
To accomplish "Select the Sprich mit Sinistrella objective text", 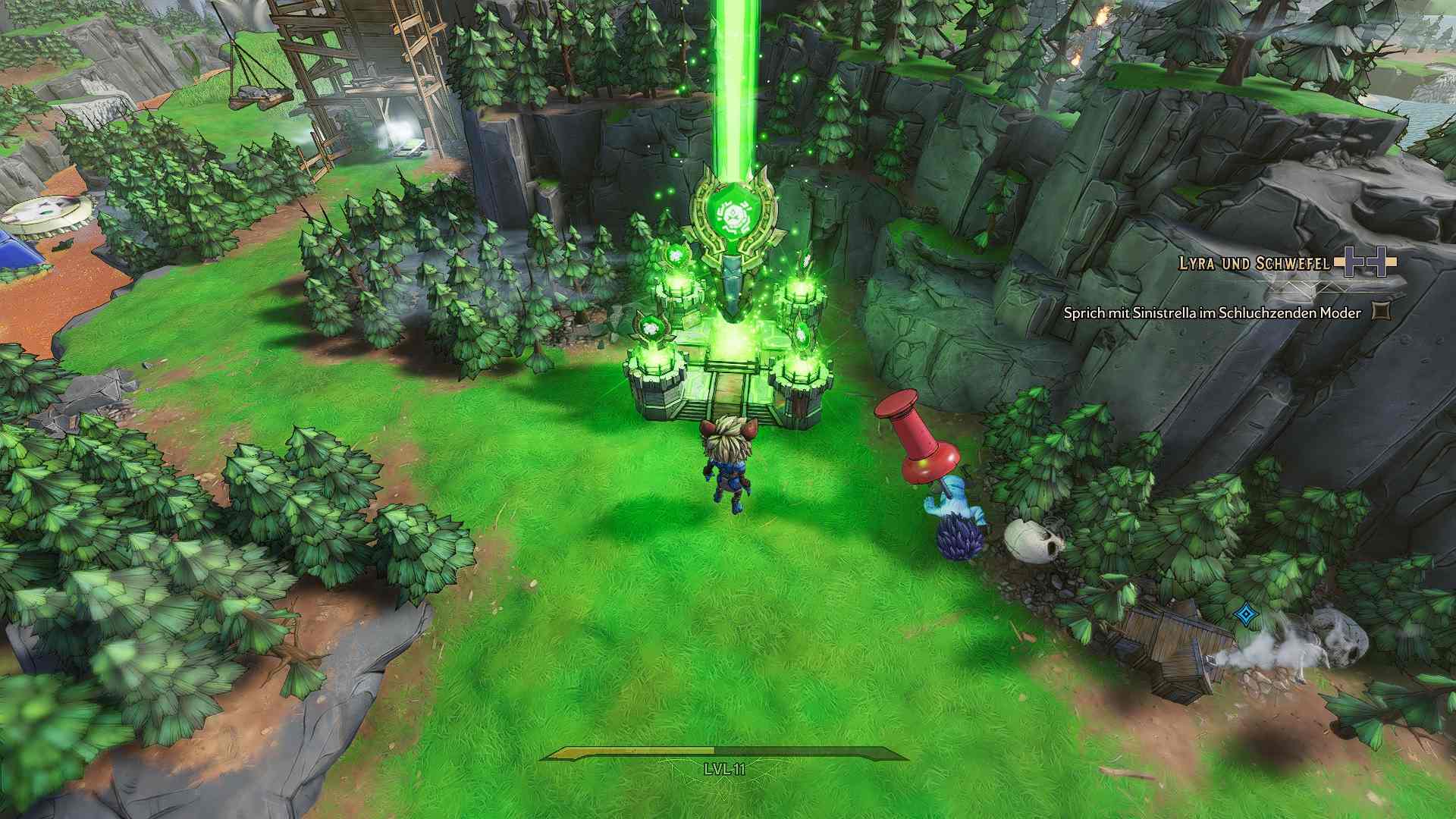I will tap(1212, 312).
